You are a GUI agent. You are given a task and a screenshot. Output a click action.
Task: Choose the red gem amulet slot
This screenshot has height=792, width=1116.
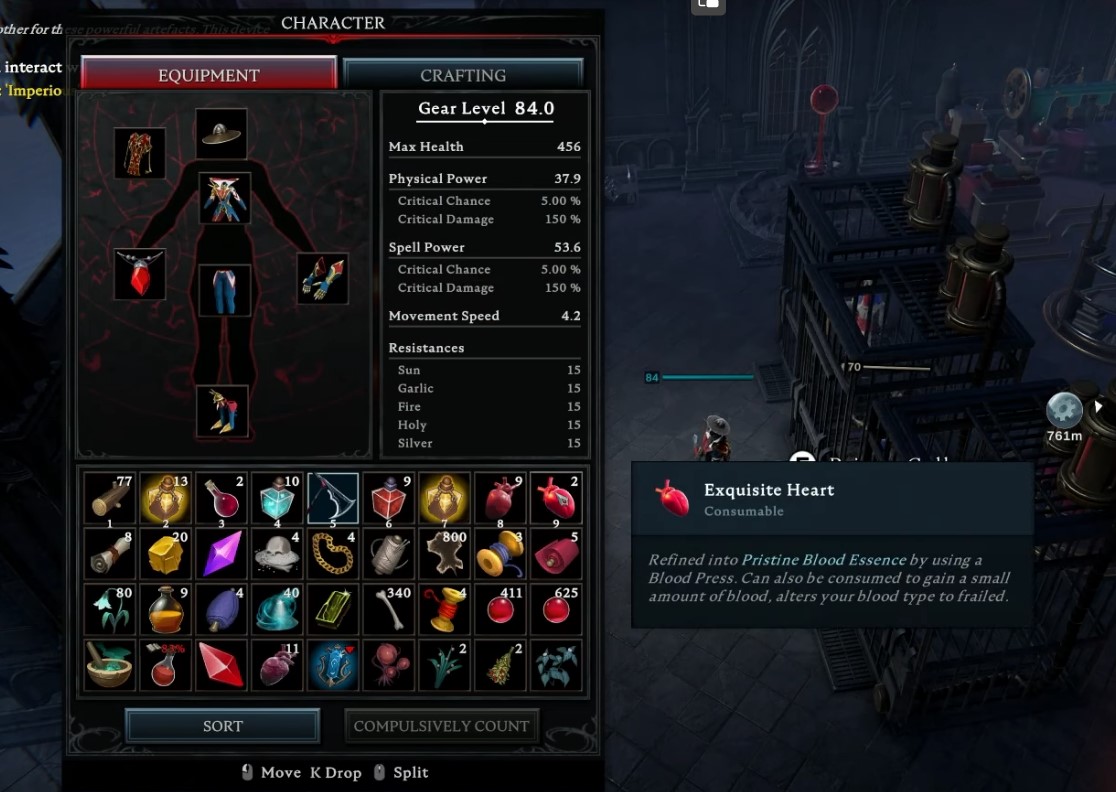[139, 274]
